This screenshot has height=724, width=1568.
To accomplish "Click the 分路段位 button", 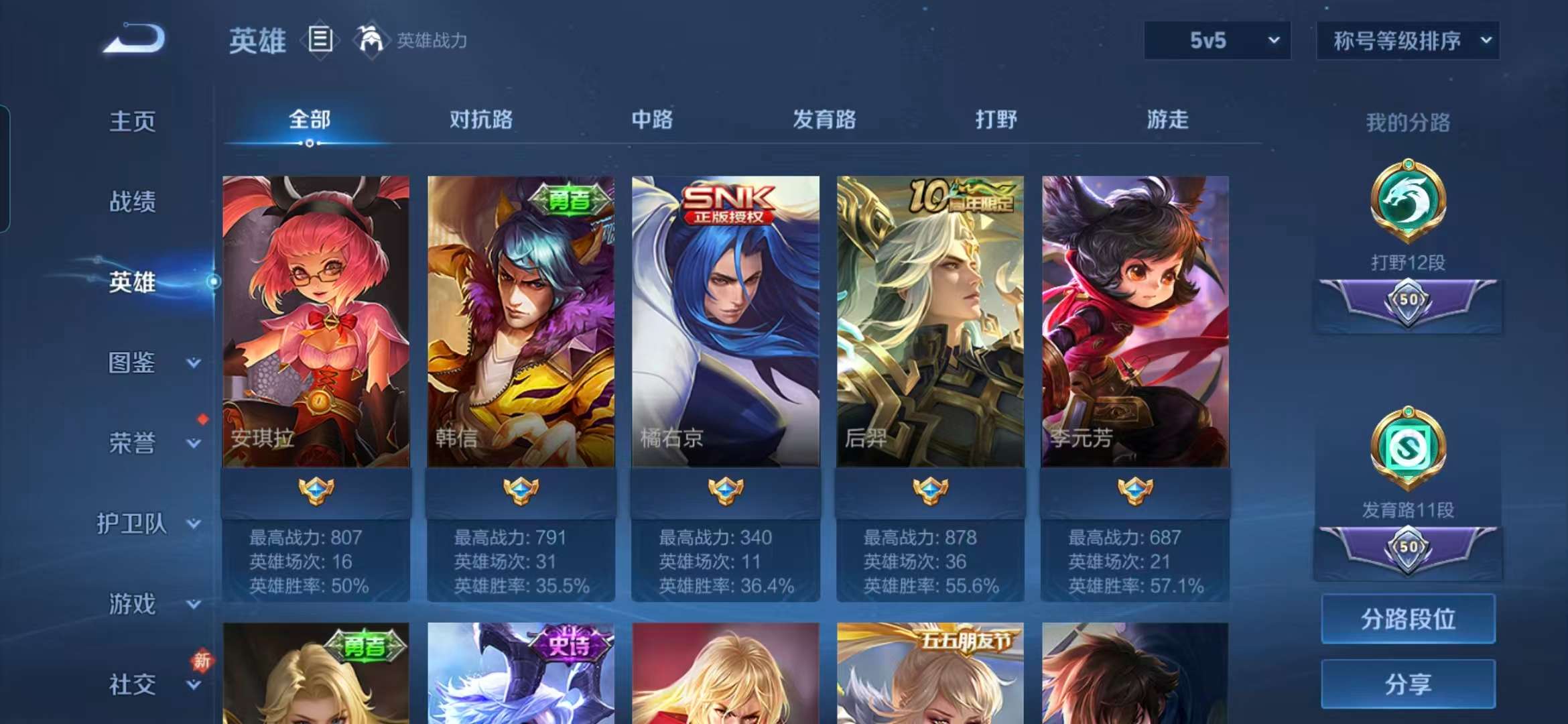I will point(1407,620).
